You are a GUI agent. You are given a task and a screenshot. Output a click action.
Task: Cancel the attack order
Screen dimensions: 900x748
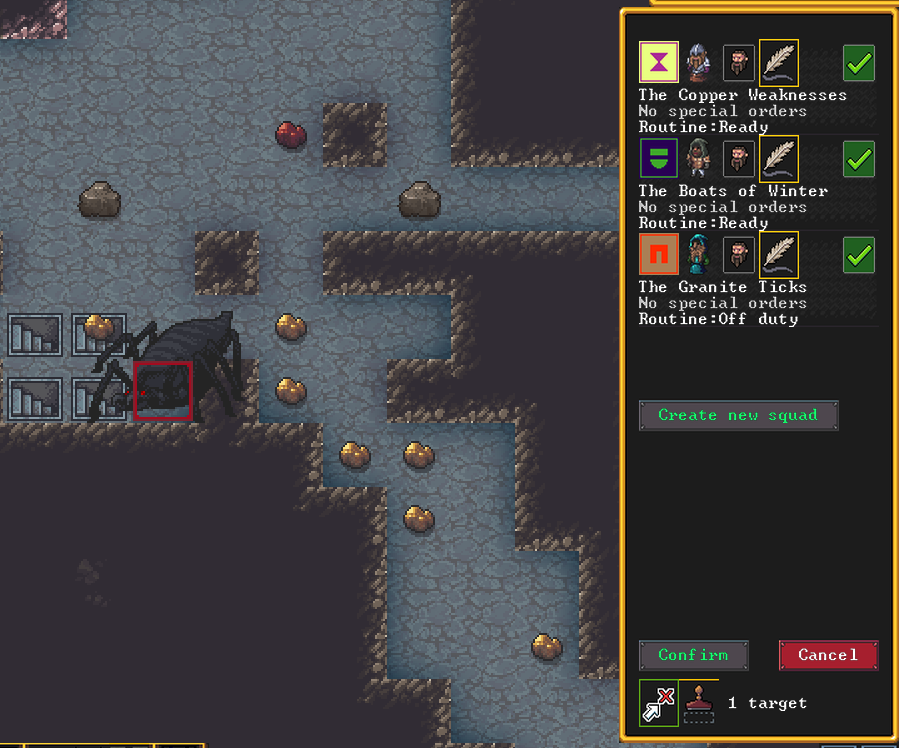[x=828, y=655]
